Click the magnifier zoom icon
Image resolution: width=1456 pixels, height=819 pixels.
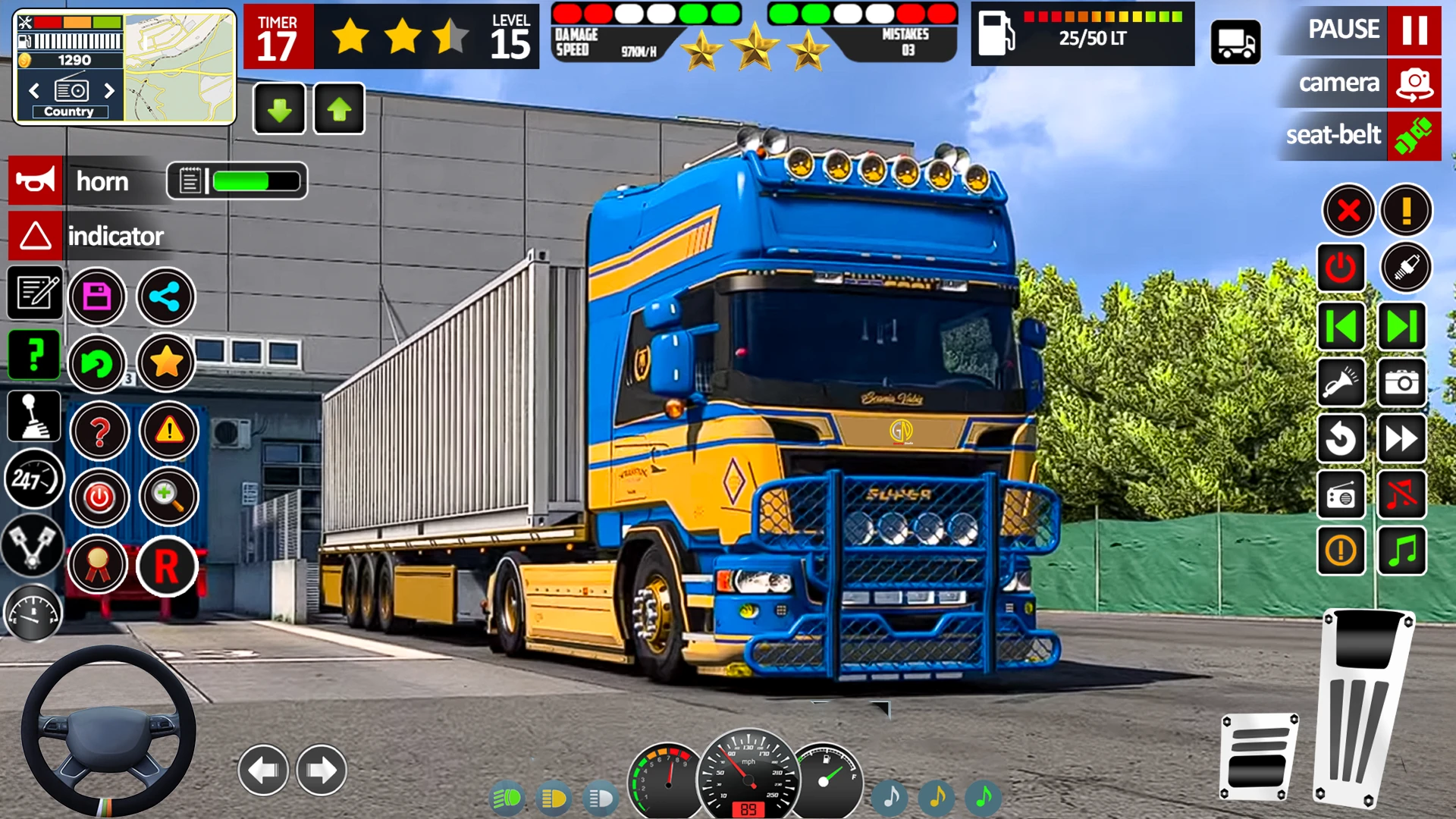pyautogui.click(x=167, y=497)
